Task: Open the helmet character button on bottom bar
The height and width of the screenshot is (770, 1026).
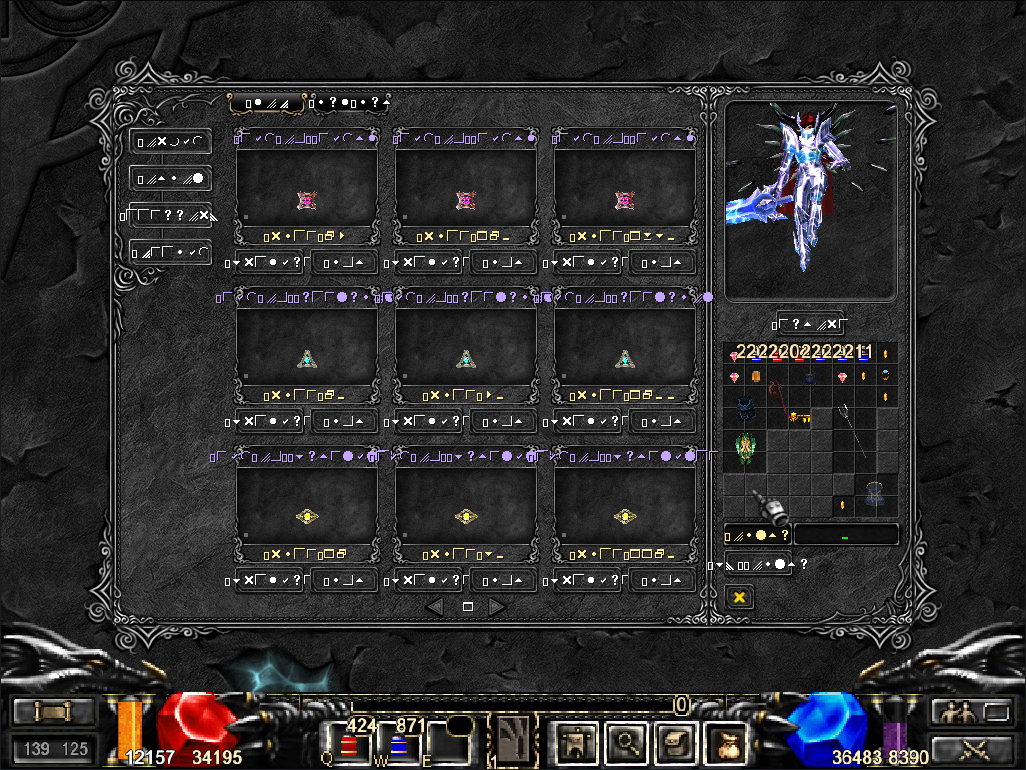Action: click(x=576, y=742)
